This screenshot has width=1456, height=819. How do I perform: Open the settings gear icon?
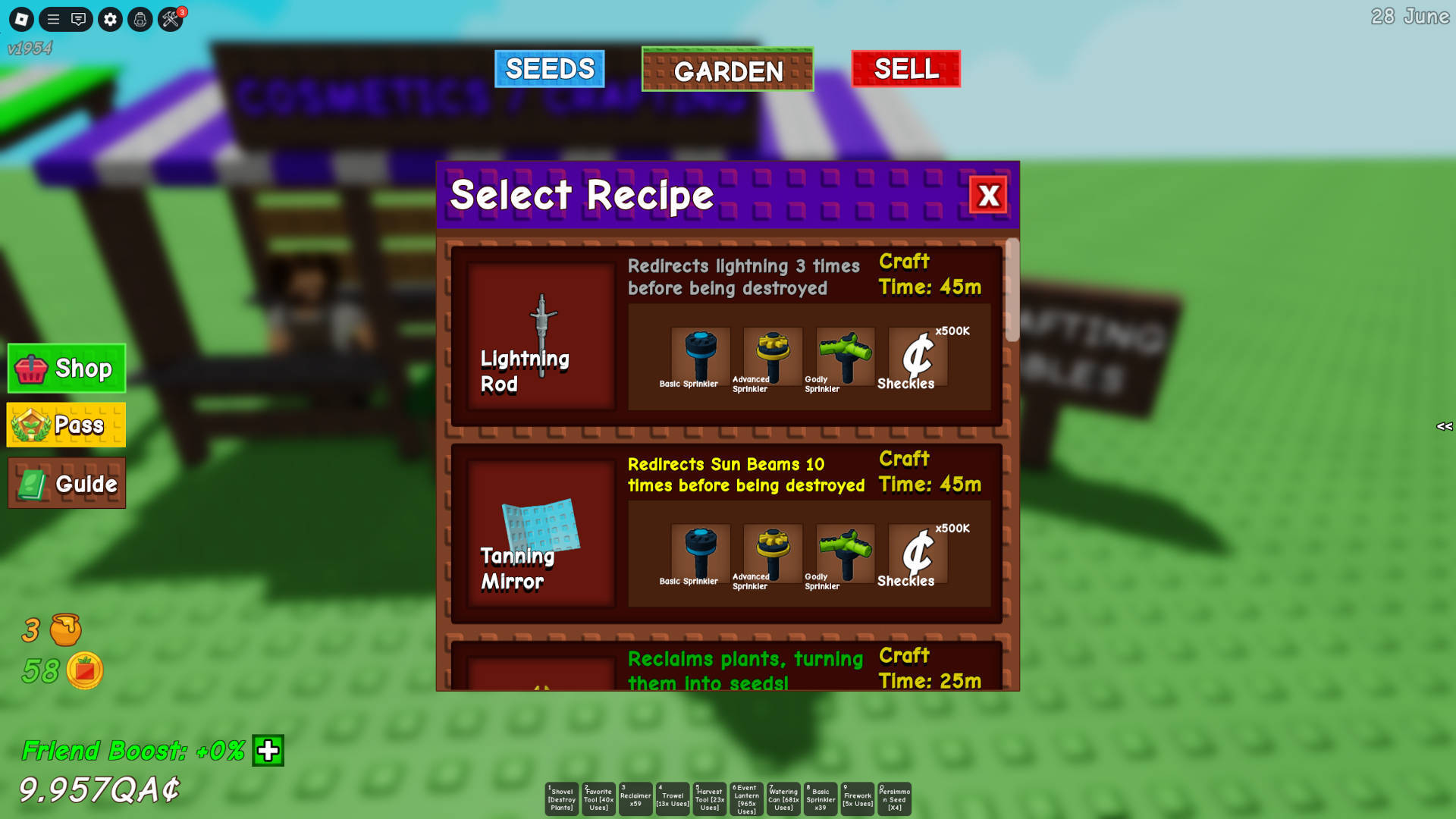click(x=110, y=20)
